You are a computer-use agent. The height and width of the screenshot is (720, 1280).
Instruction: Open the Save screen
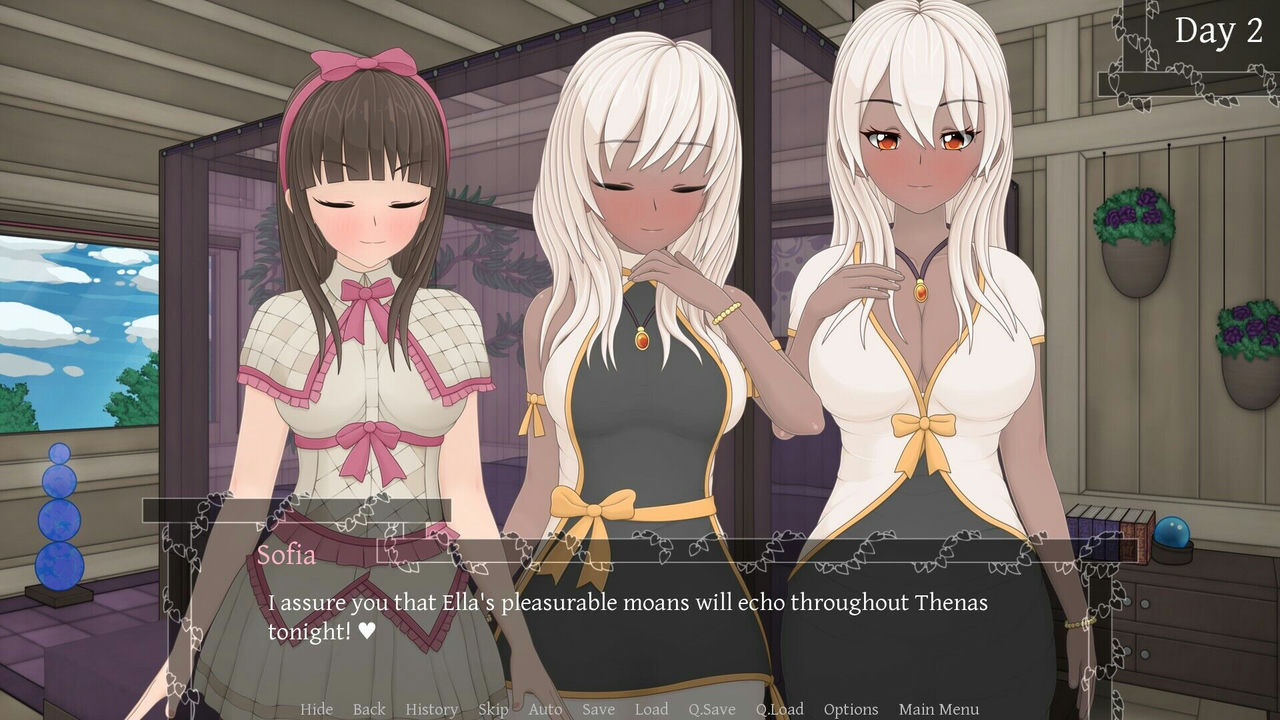(599, 709)
